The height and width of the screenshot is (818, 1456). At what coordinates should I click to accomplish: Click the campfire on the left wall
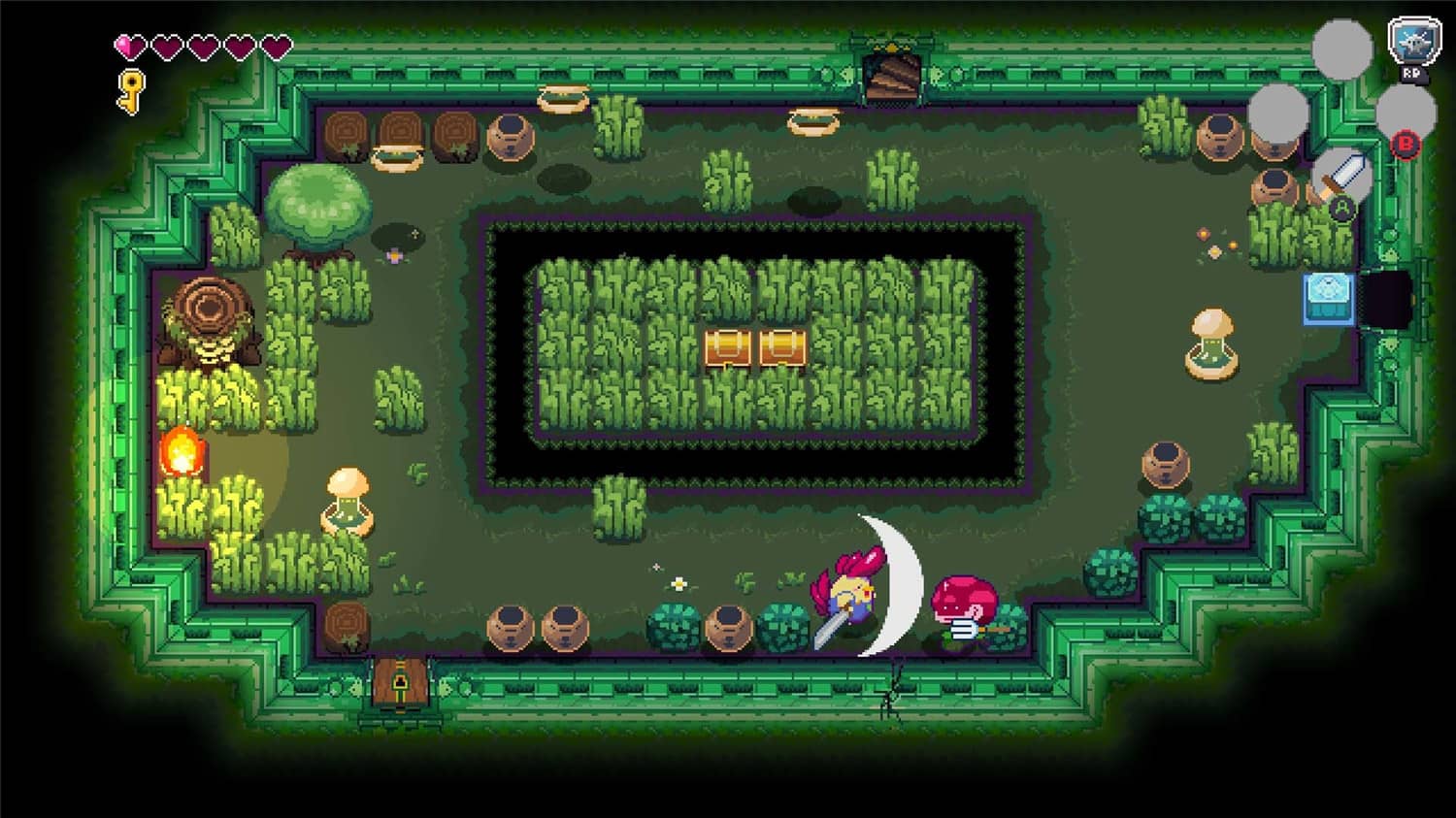(x=181, y=452)
